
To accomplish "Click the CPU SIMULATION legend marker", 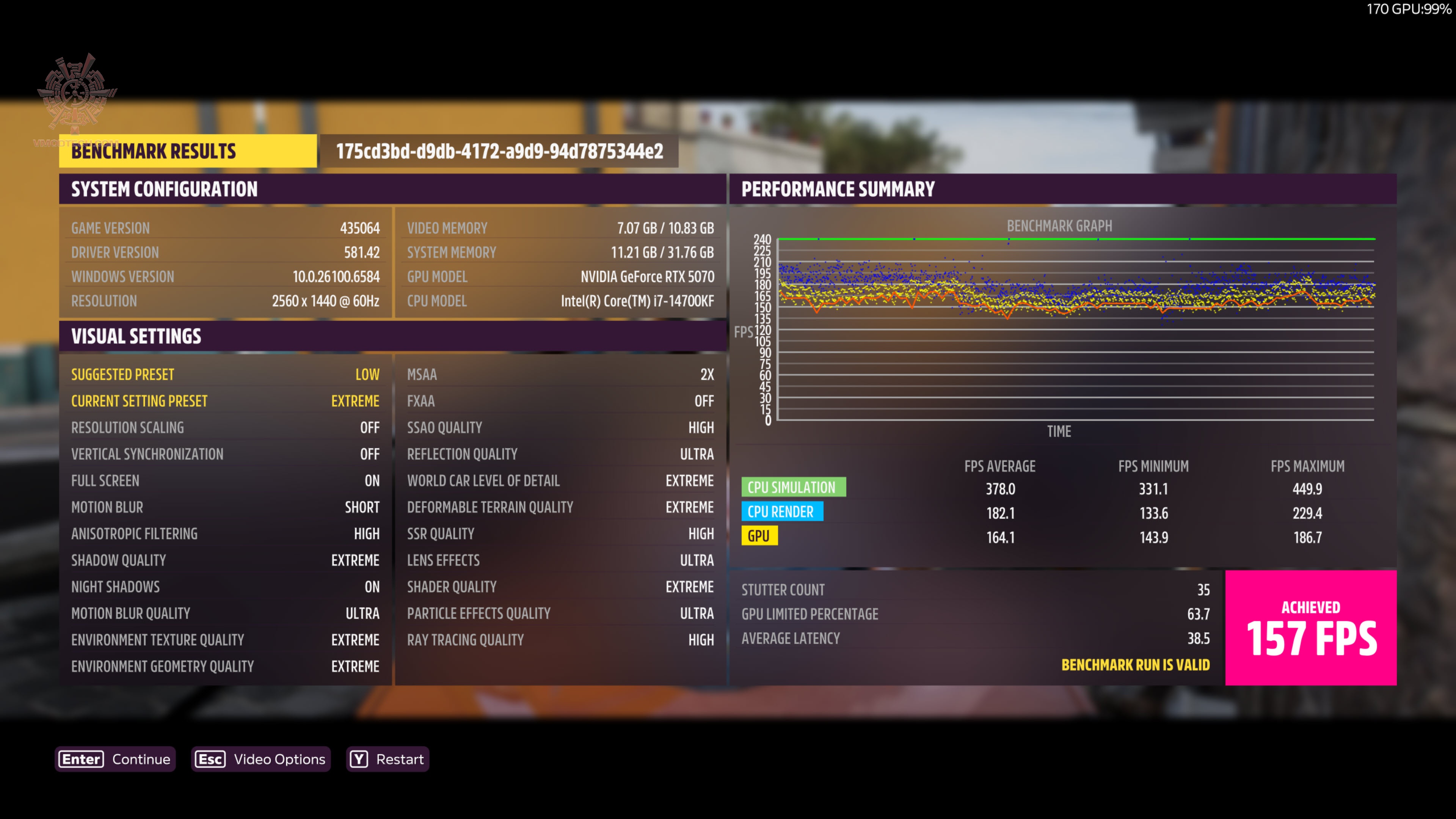I will pos(794,486).
